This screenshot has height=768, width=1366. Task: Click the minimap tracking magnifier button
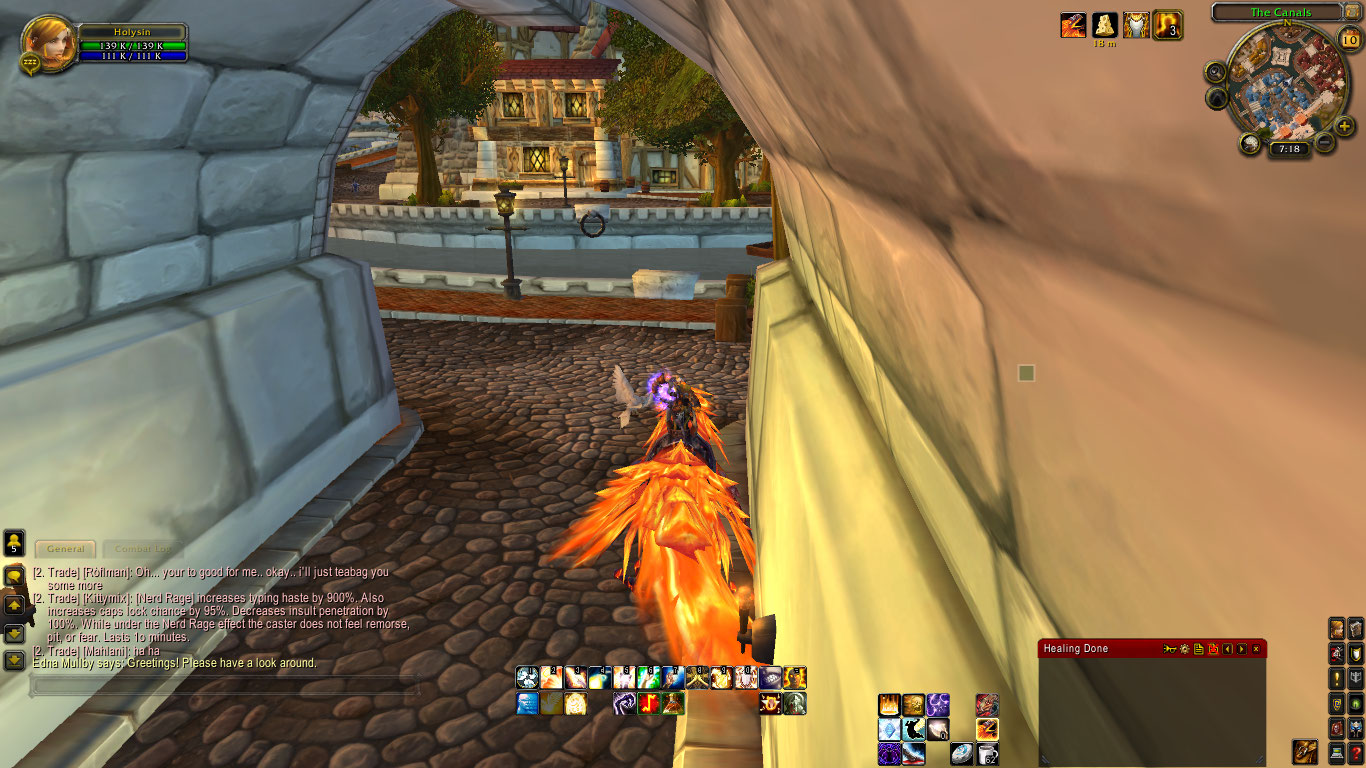tap(1216, 72)
